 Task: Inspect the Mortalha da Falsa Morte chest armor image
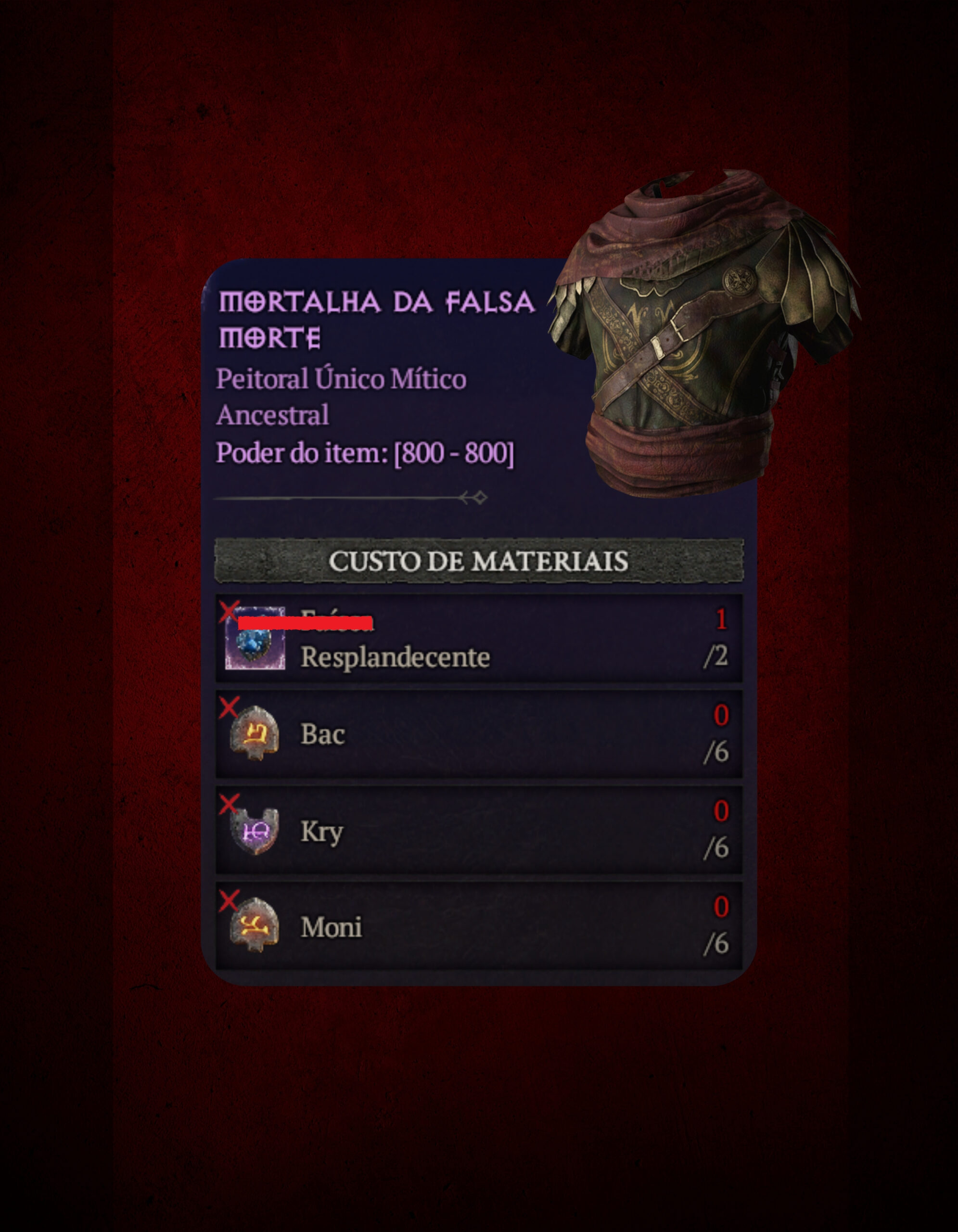(705, 333)
